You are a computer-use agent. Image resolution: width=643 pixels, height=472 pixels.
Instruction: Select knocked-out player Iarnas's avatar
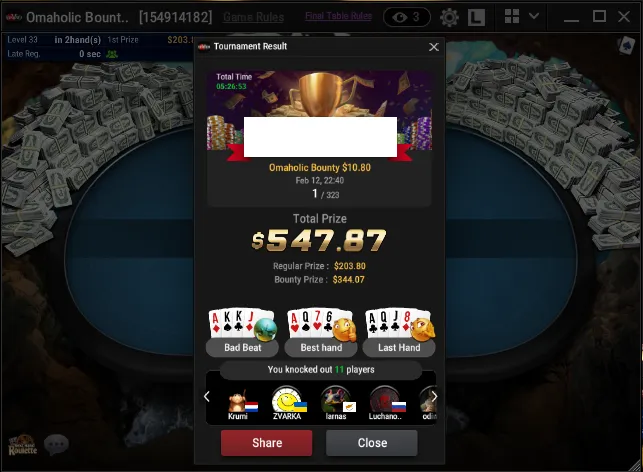tap(335, 399)
